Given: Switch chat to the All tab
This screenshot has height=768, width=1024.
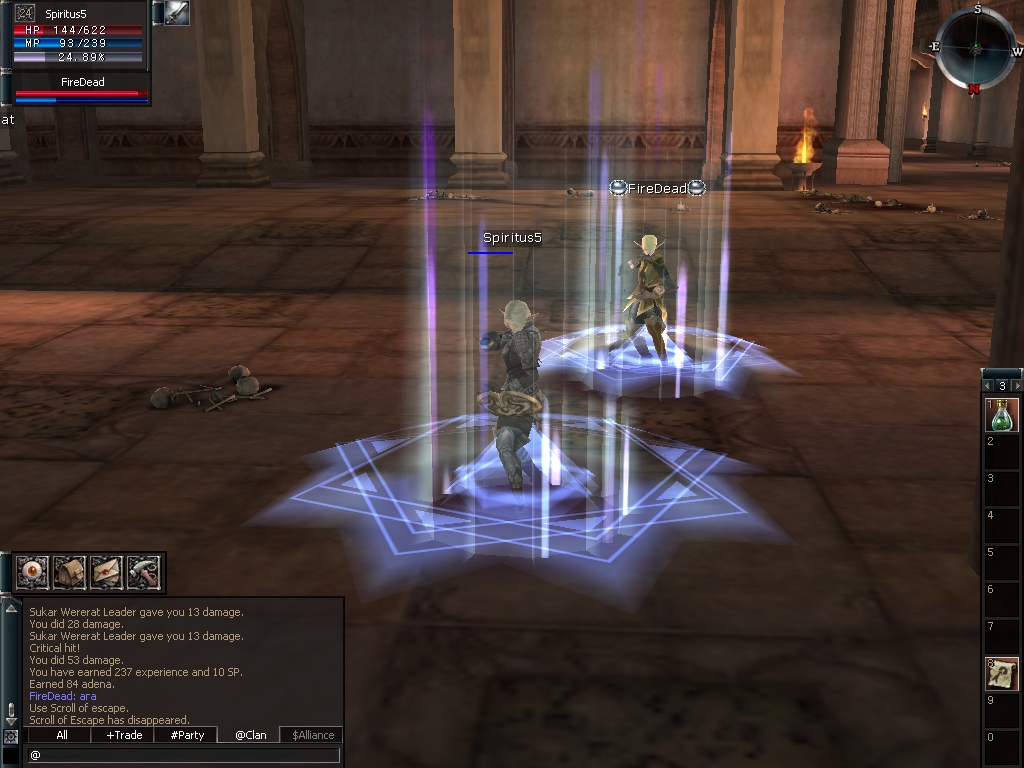Looking at the screenshot, I should tap(61, 735).
